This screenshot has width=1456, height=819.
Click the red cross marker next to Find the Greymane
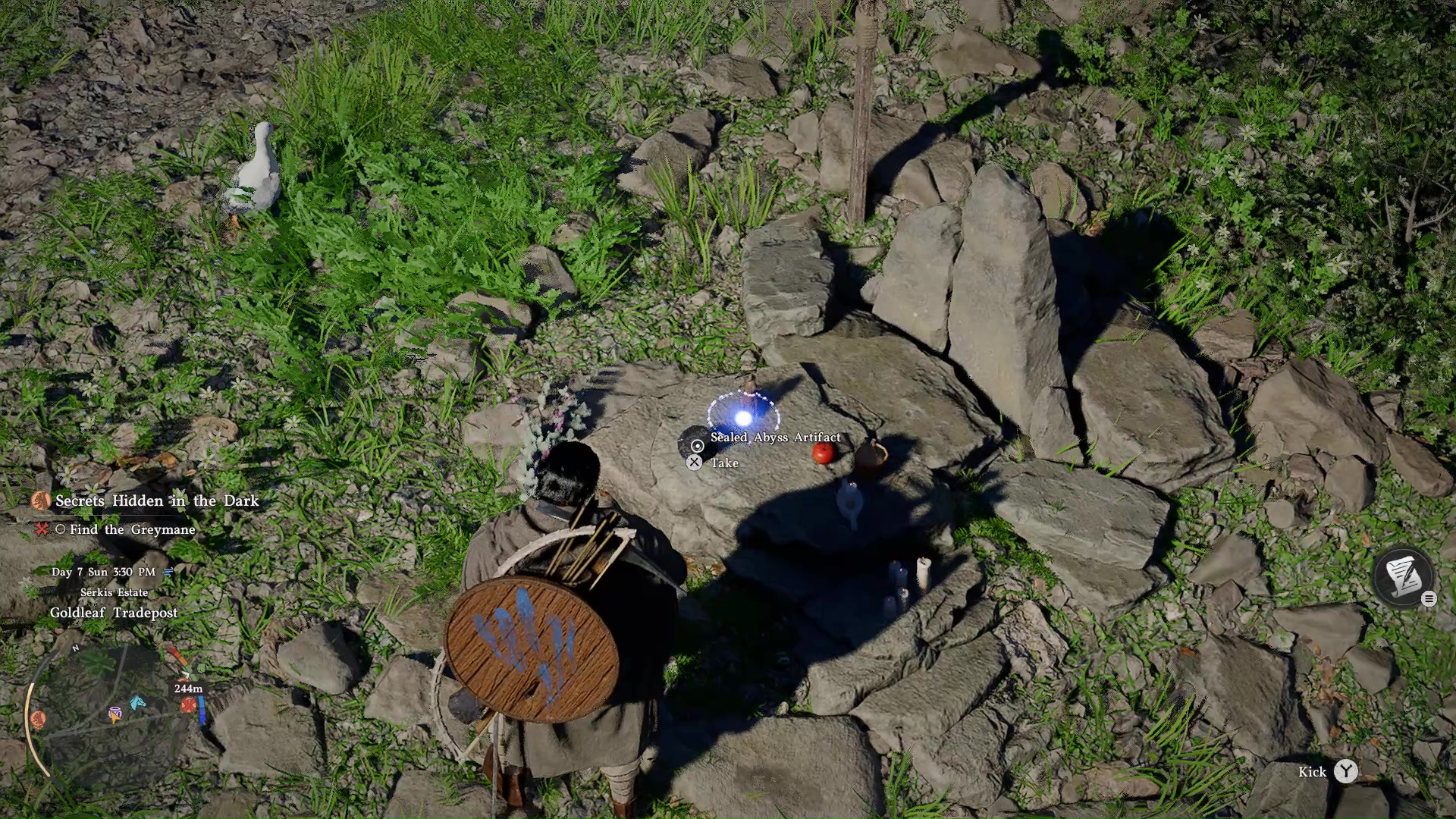point(42,530)
